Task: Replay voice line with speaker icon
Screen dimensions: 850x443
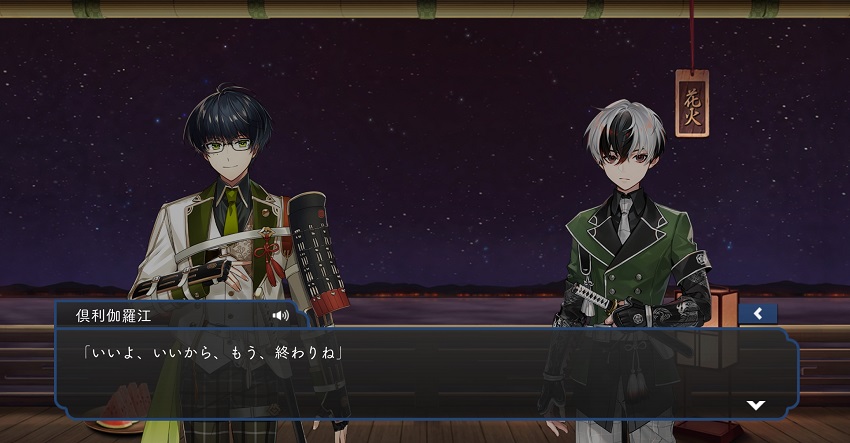Action: click(280, 315)
